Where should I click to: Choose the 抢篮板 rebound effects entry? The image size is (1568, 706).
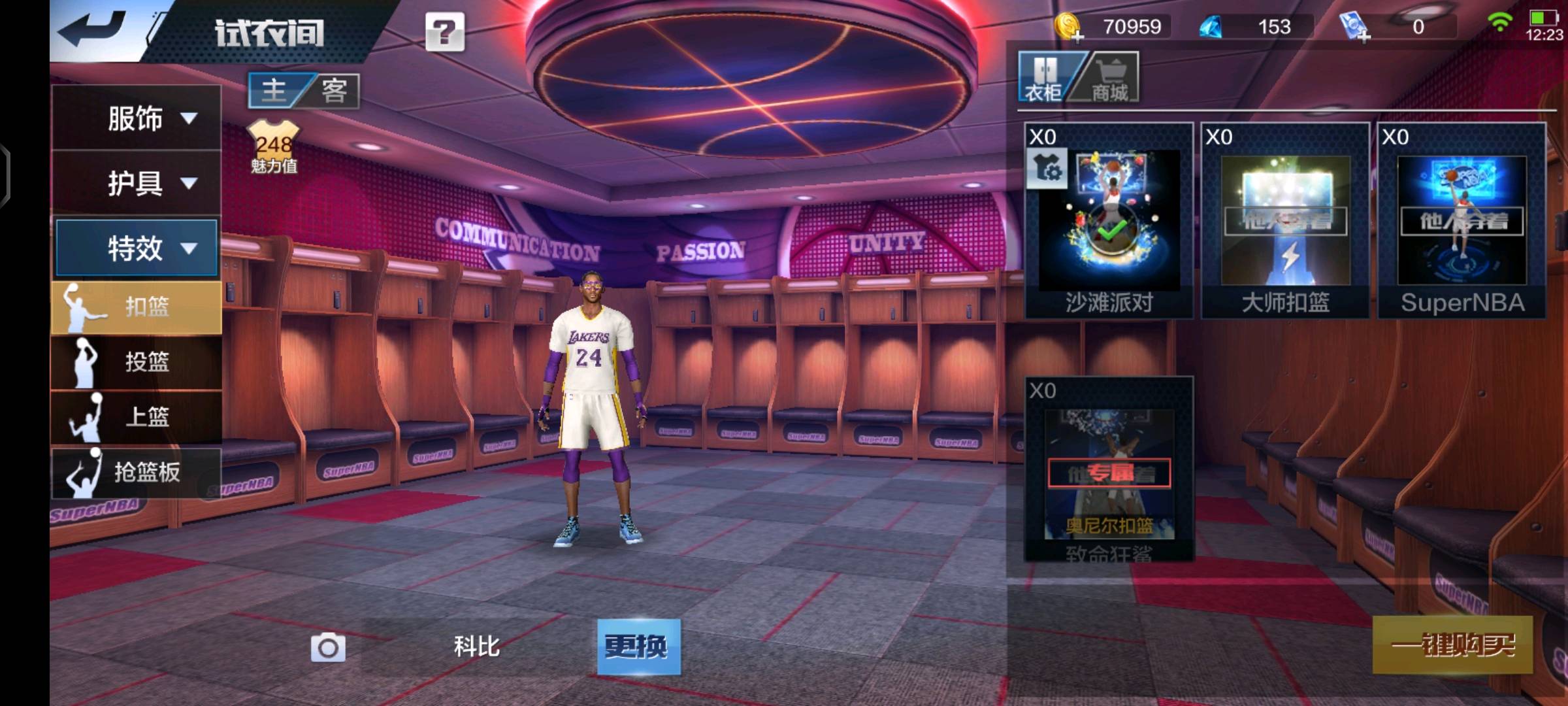click(136, 471)
